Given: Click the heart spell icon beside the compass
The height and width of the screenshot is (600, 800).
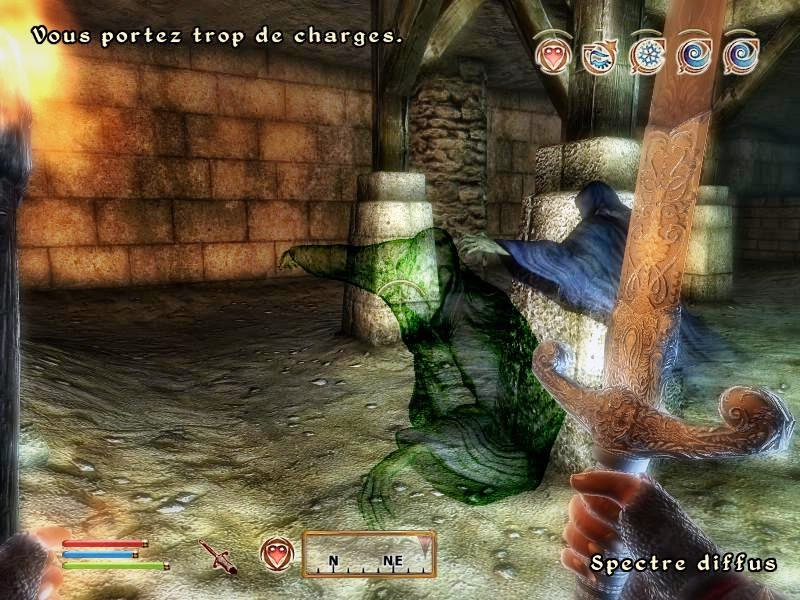Looking at the screenshot, I should tap(276, 553).
